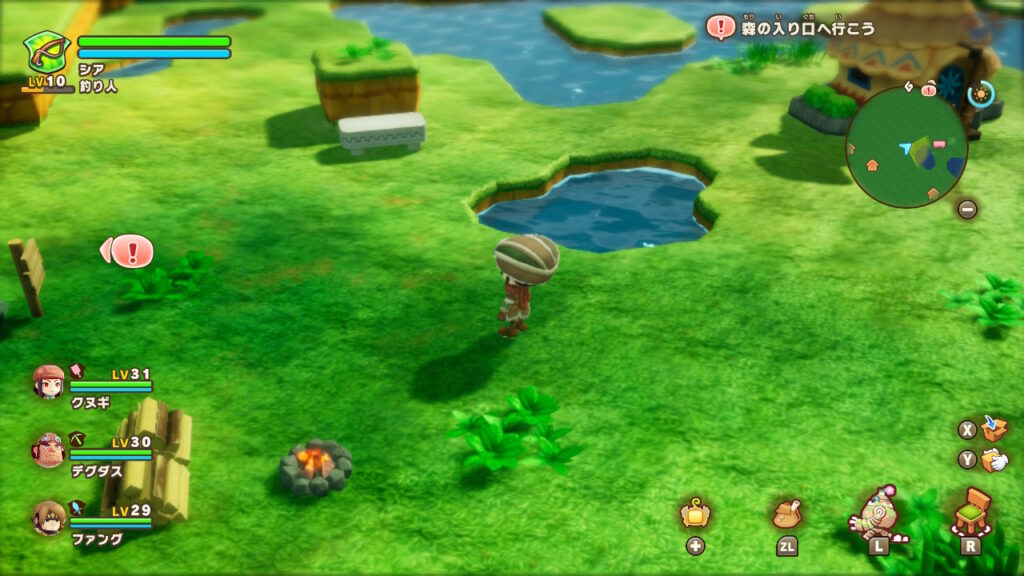Select the pink quest marker above the minimap
1024x576 pixels.
(x=929, y=89)
